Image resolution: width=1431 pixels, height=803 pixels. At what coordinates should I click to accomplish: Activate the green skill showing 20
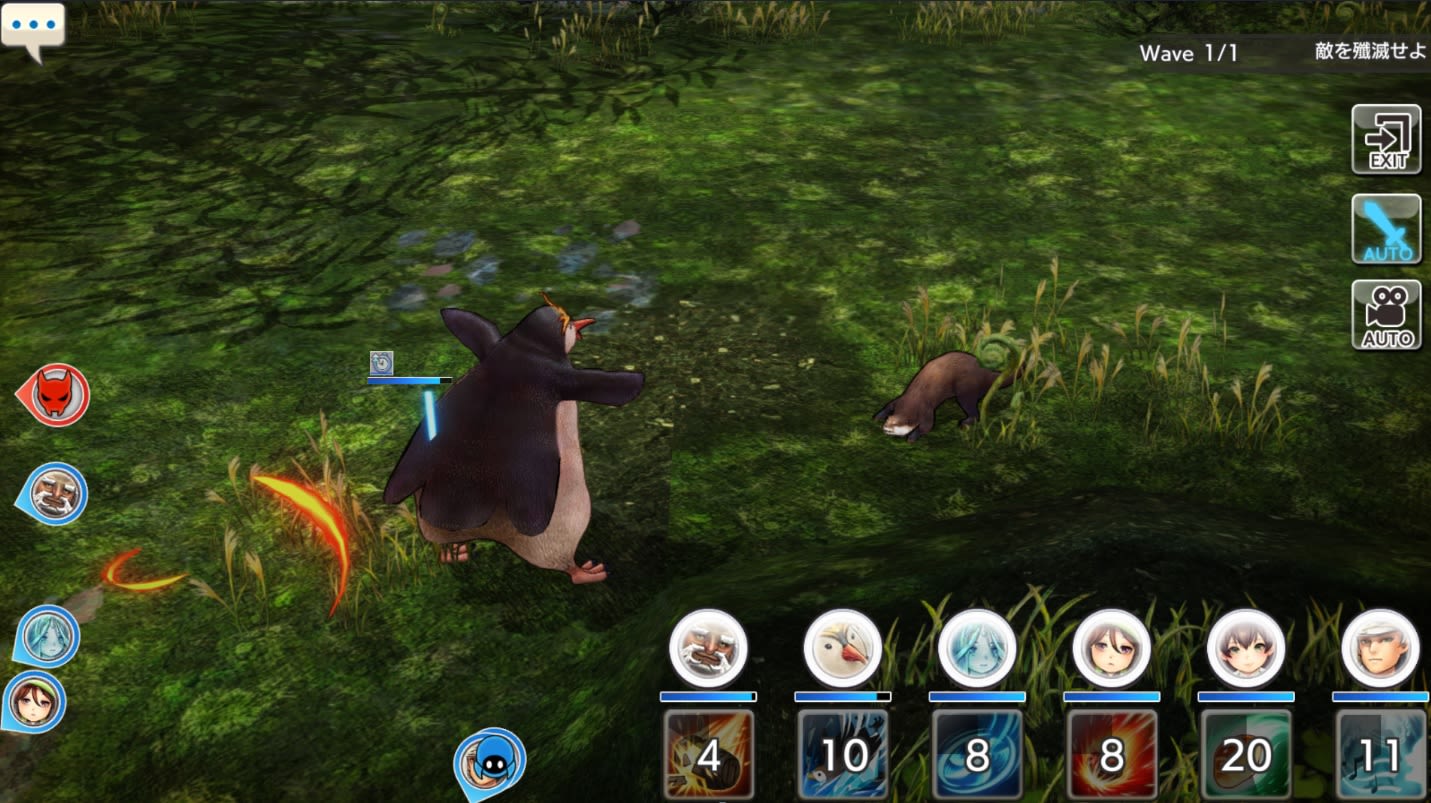pos(1246,755)
